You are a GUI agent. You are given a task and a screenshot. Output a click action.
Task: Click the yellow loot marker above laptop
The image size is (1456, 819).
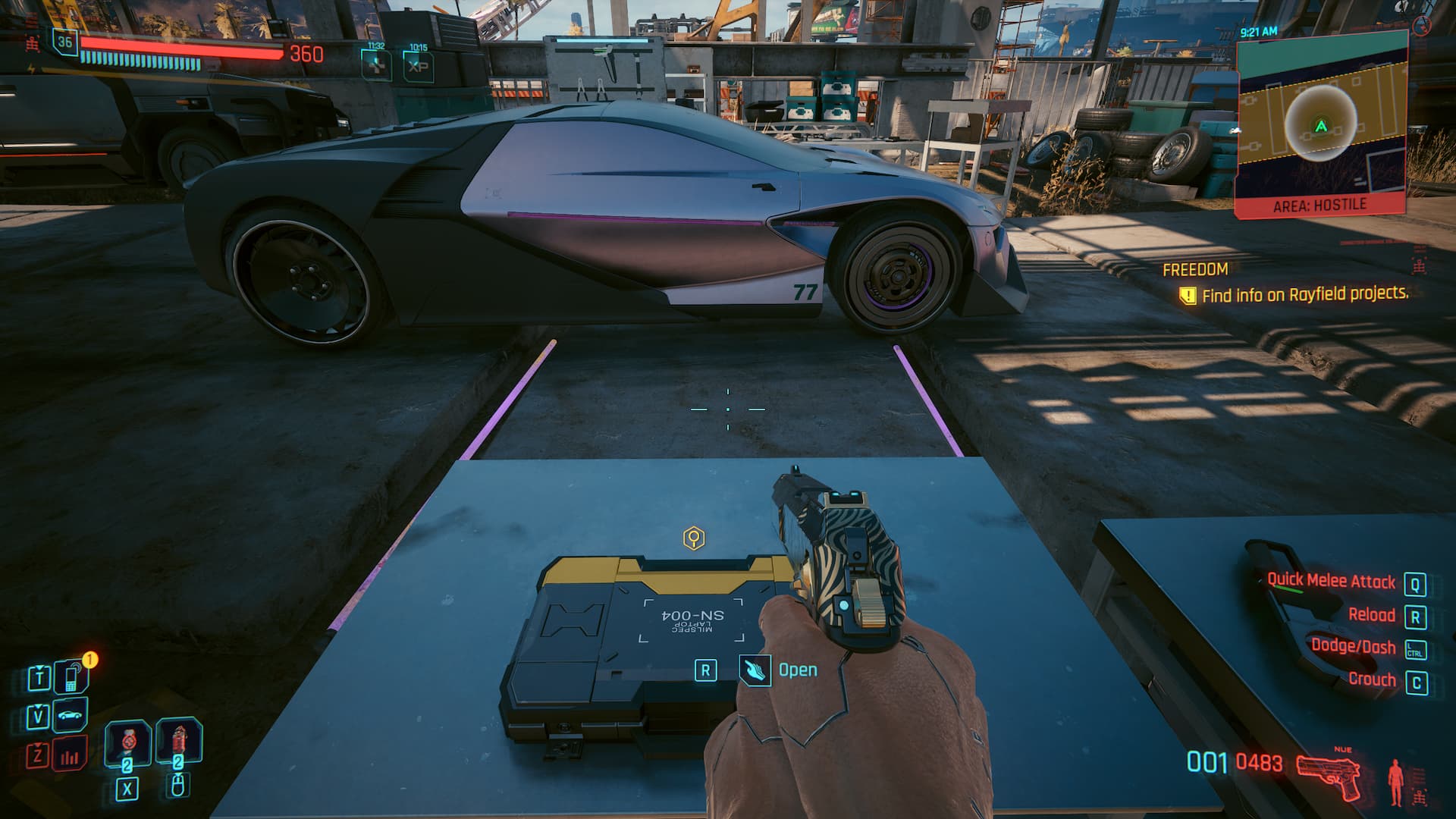coord(694,538)
